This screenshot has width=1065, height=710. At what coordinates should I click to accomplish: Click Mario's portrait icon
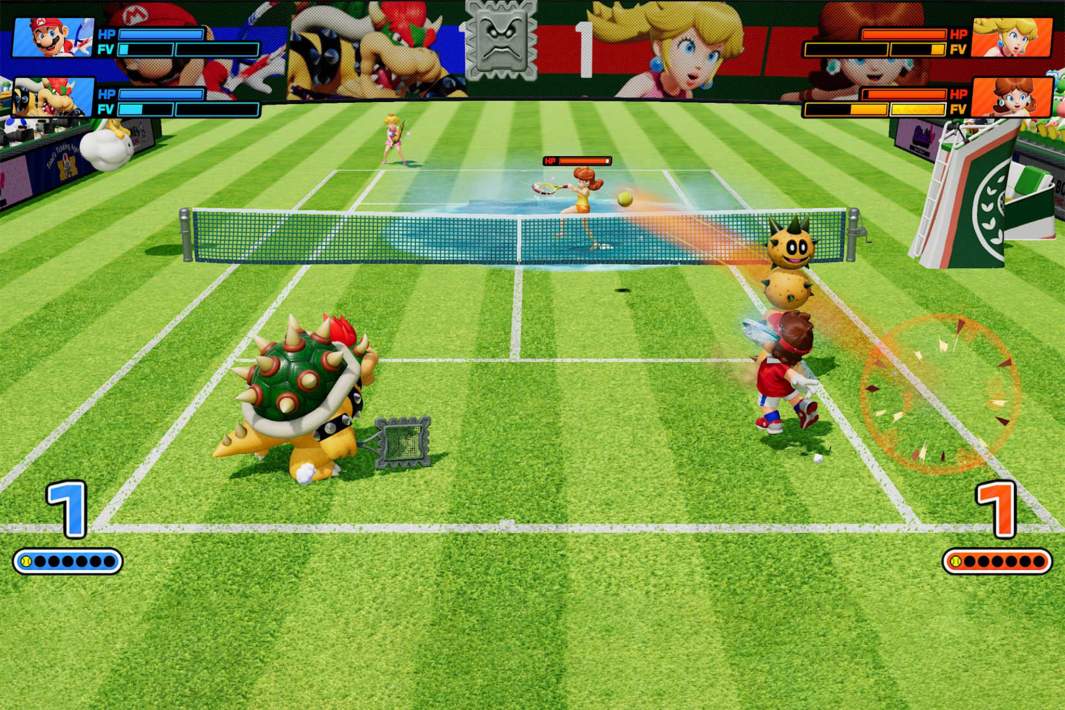52,37
